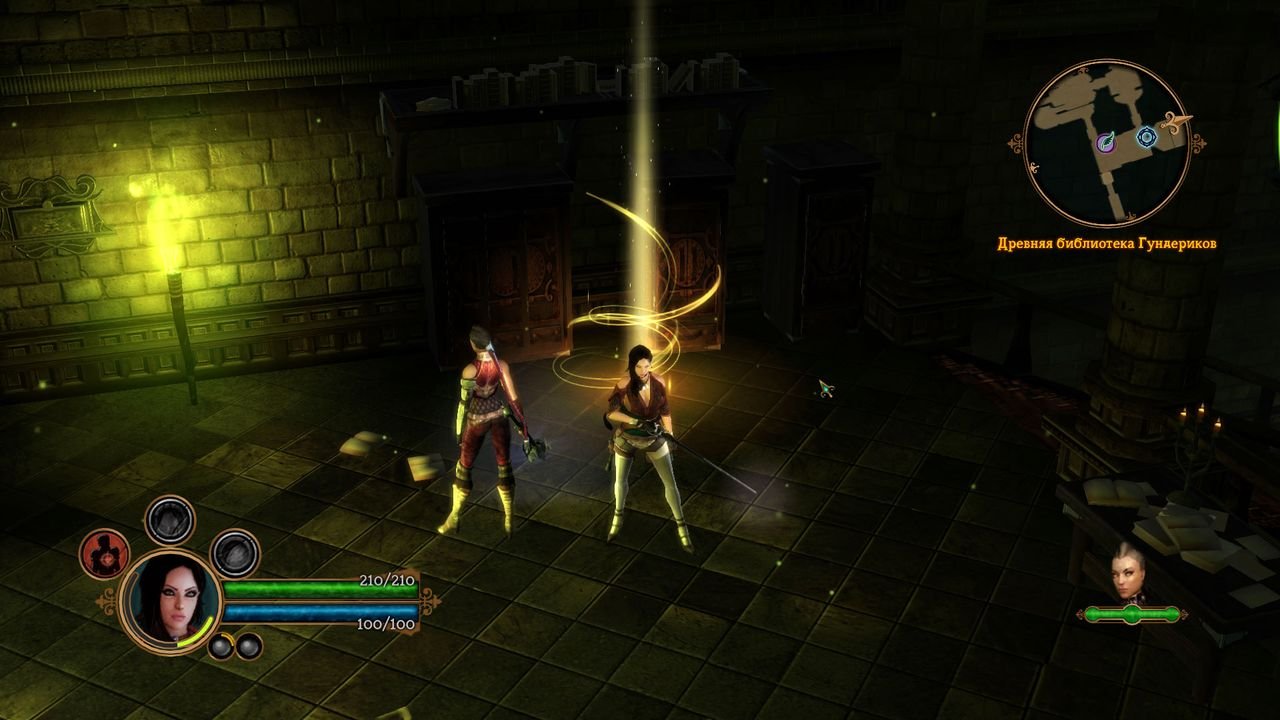Click the purple feather marker on minimap

pyautogui.click(x=1107, y=143)
